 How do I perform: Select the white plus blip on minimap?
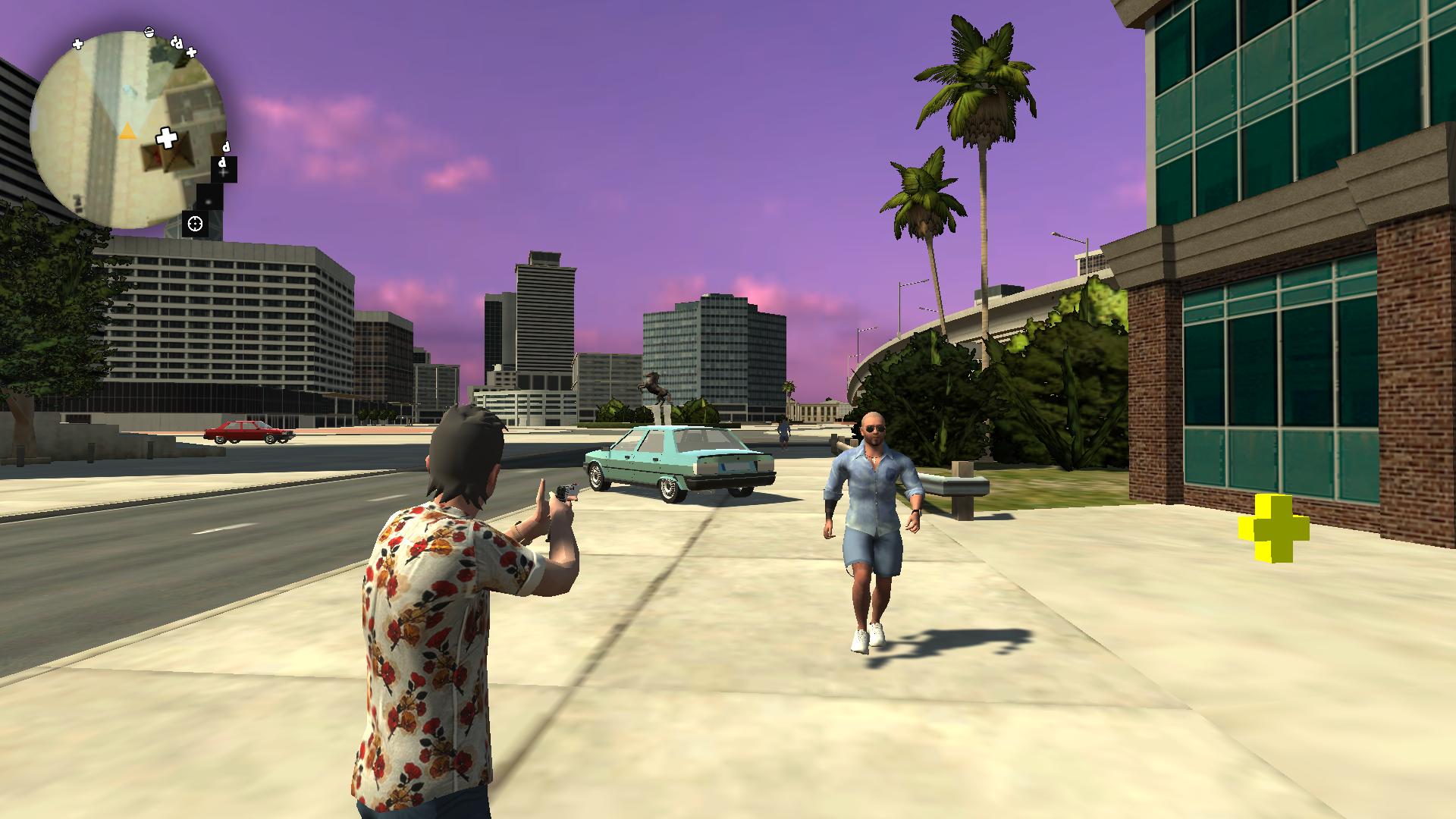(191, 53)
